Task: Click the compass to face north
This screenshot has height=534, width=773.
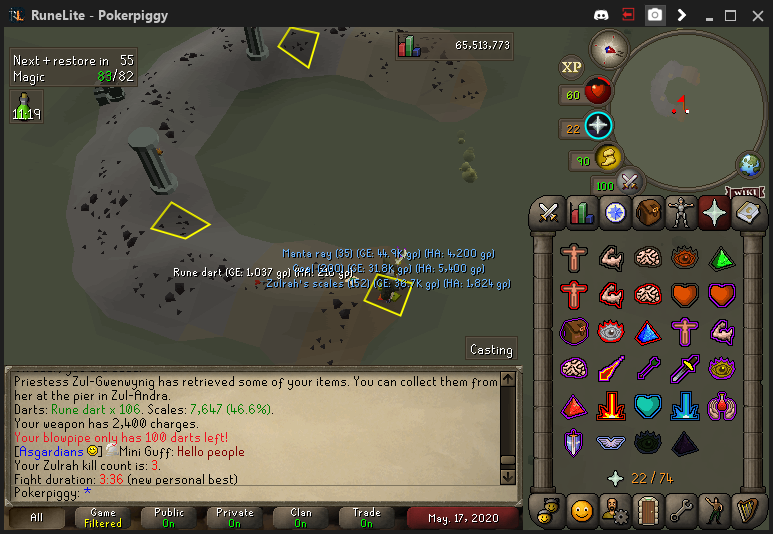Action: click(607, 47)
